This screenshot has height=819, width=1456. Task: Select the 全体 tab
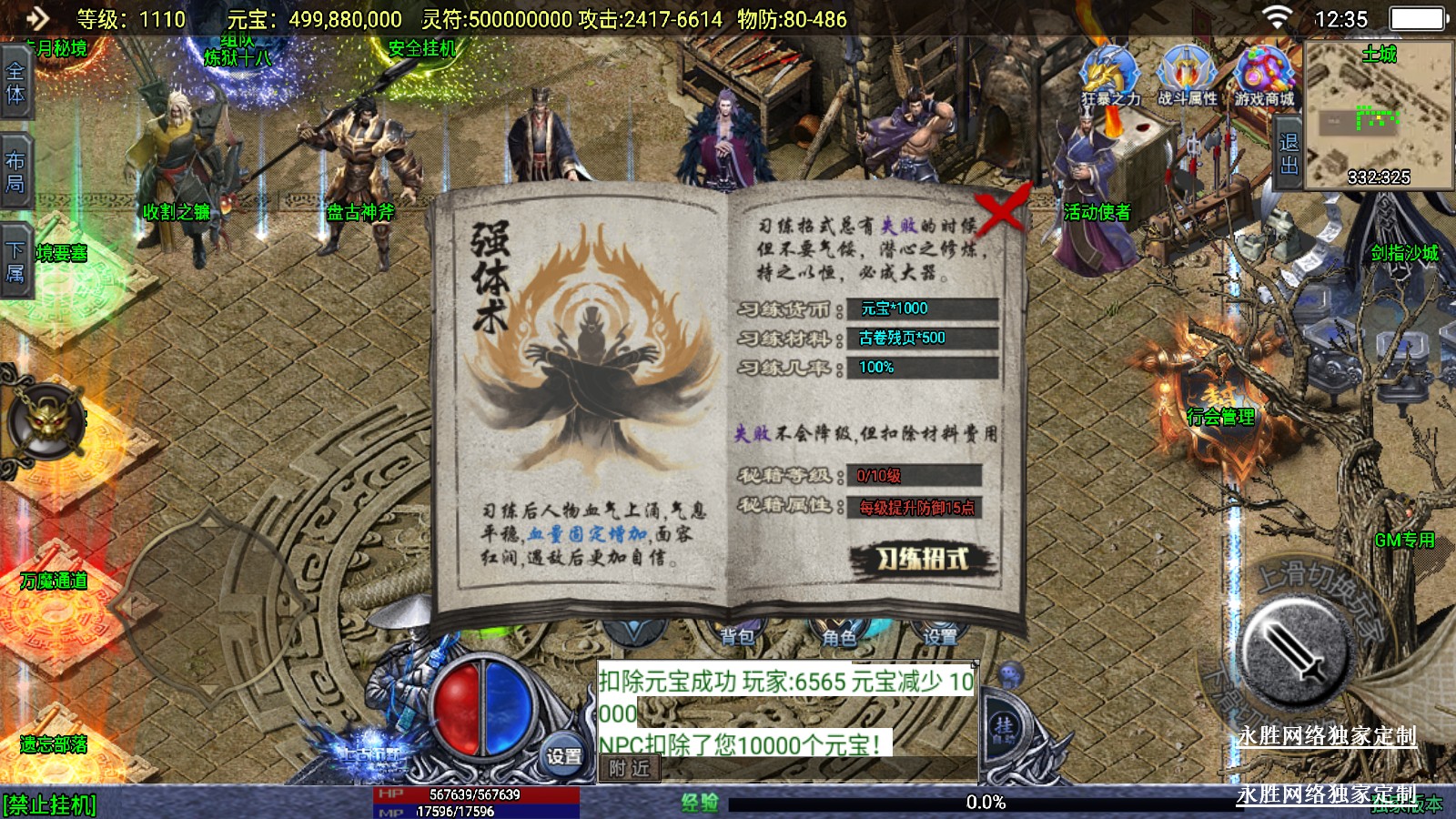(x=15, y=83)
